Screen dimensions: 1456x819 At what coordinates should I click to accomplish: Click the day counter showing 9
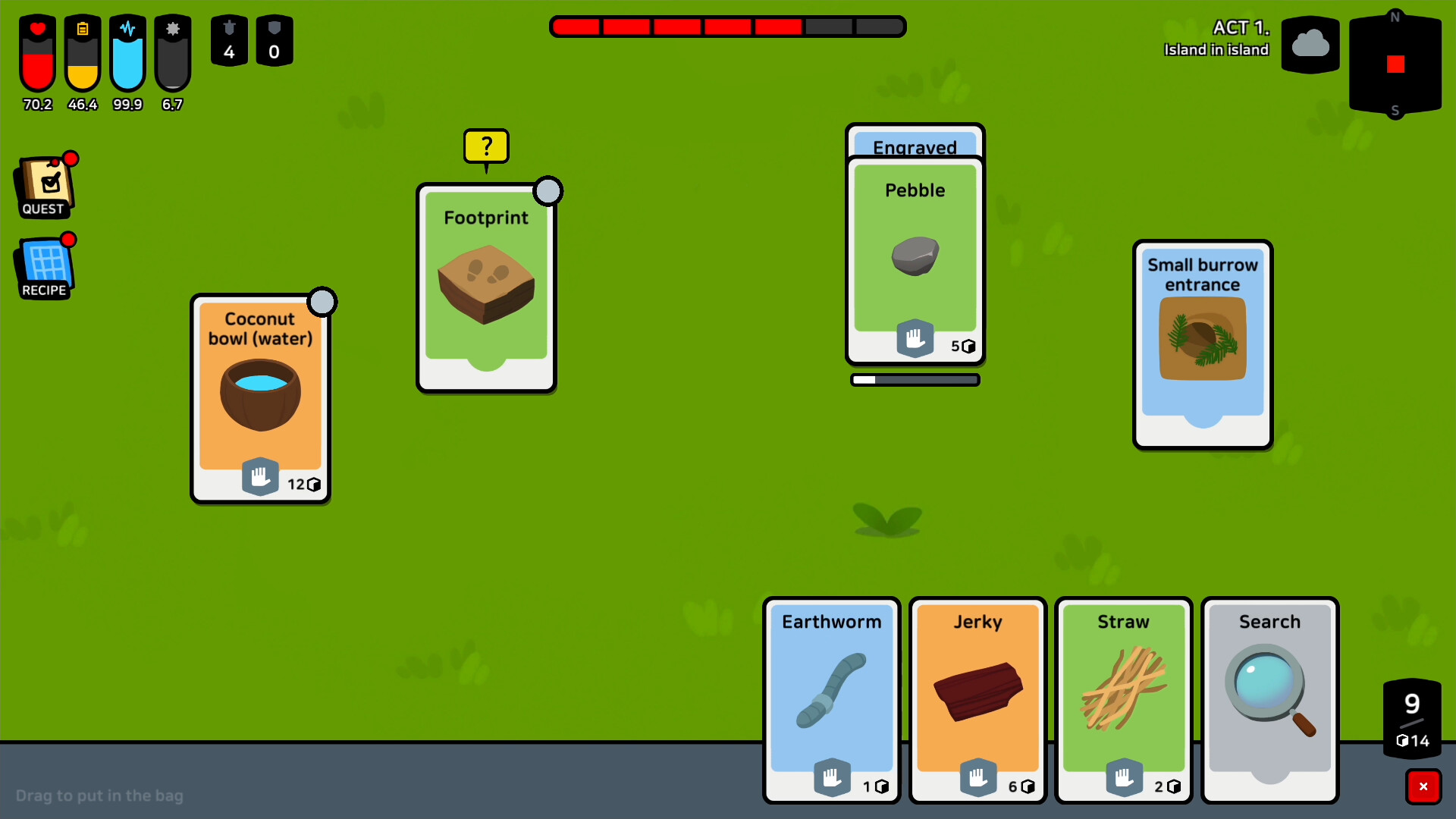[x=1411, y=704]
